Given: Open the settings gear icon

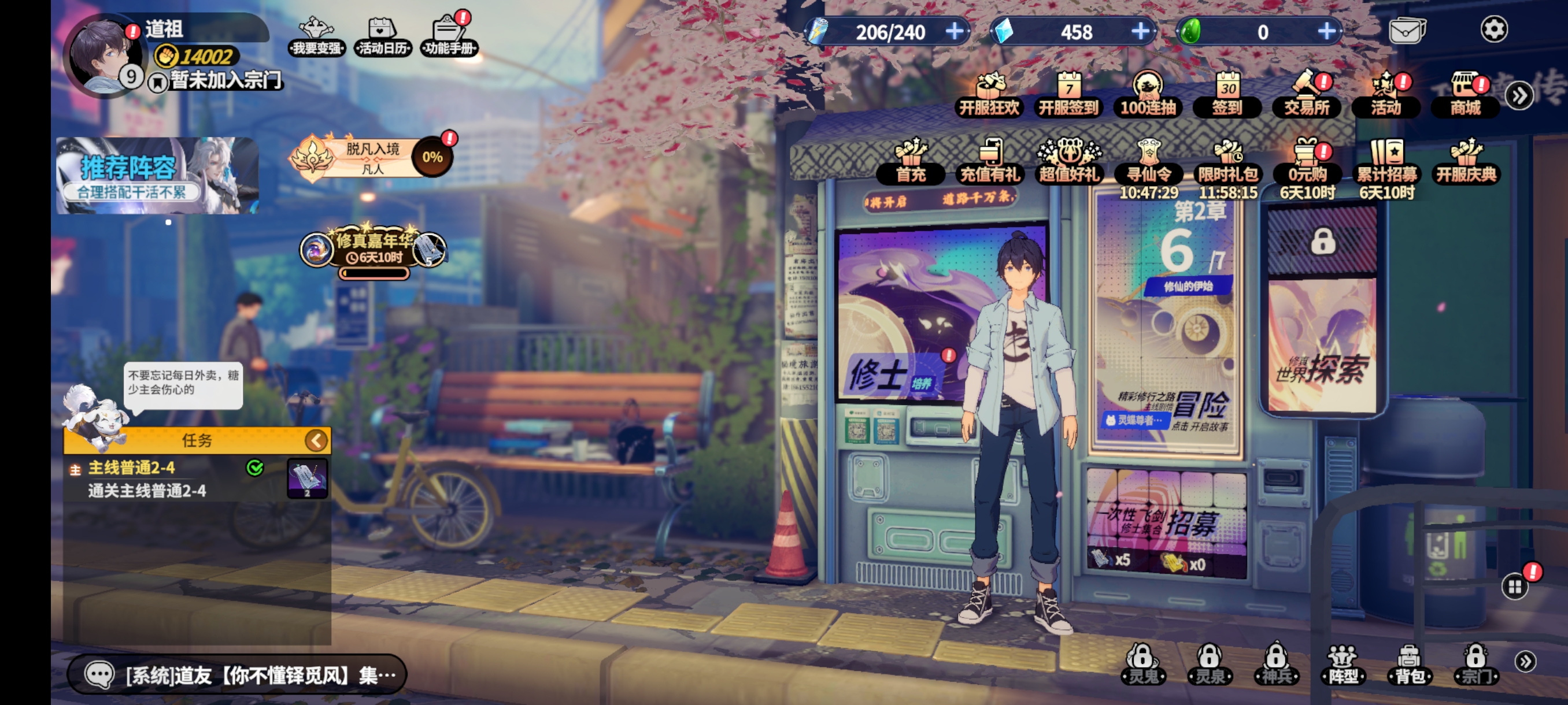Looking at the screenshot, I should point(1493,29).
